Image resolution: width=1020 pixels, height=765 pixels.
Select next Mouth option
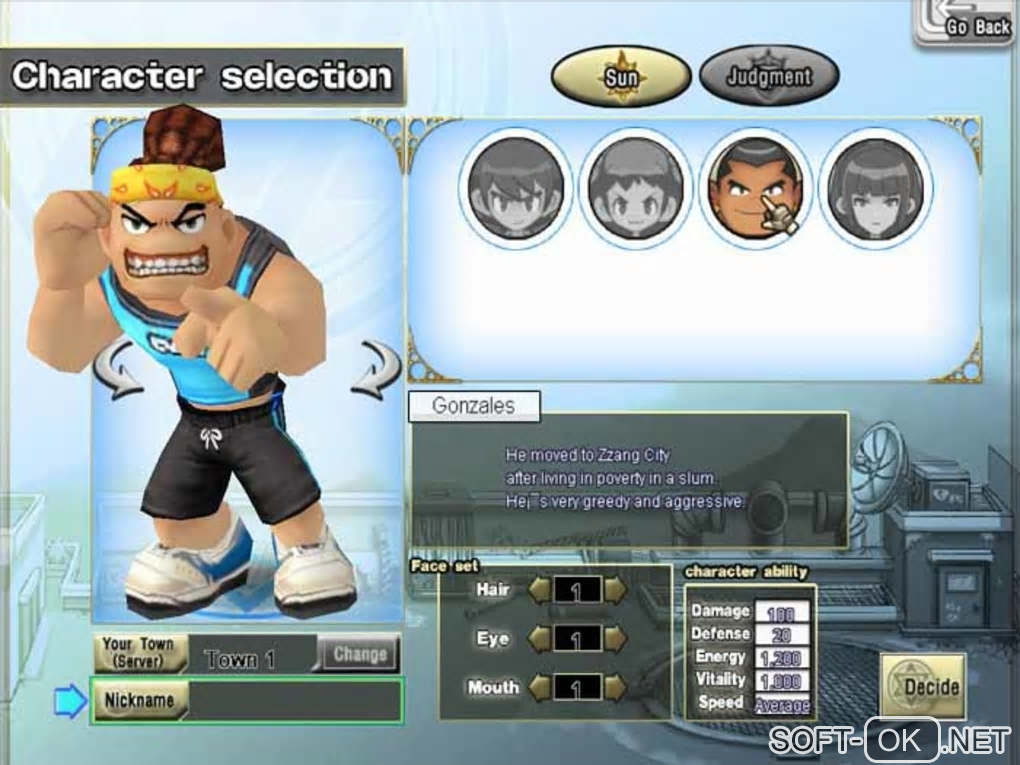pyautogui.click(x=615, y=687)
